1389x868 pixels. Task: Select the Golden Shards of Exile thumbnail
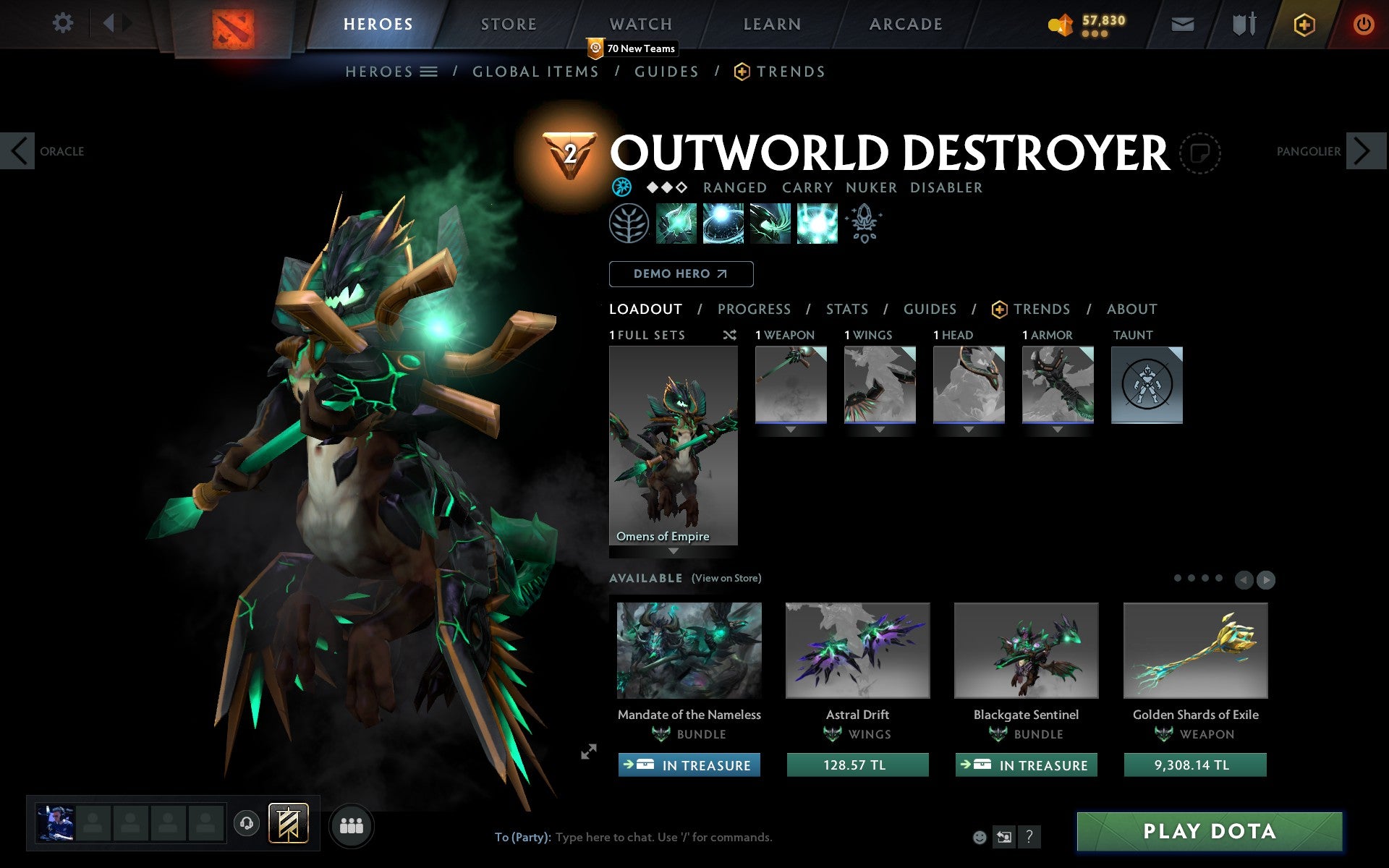point(1194,650)
